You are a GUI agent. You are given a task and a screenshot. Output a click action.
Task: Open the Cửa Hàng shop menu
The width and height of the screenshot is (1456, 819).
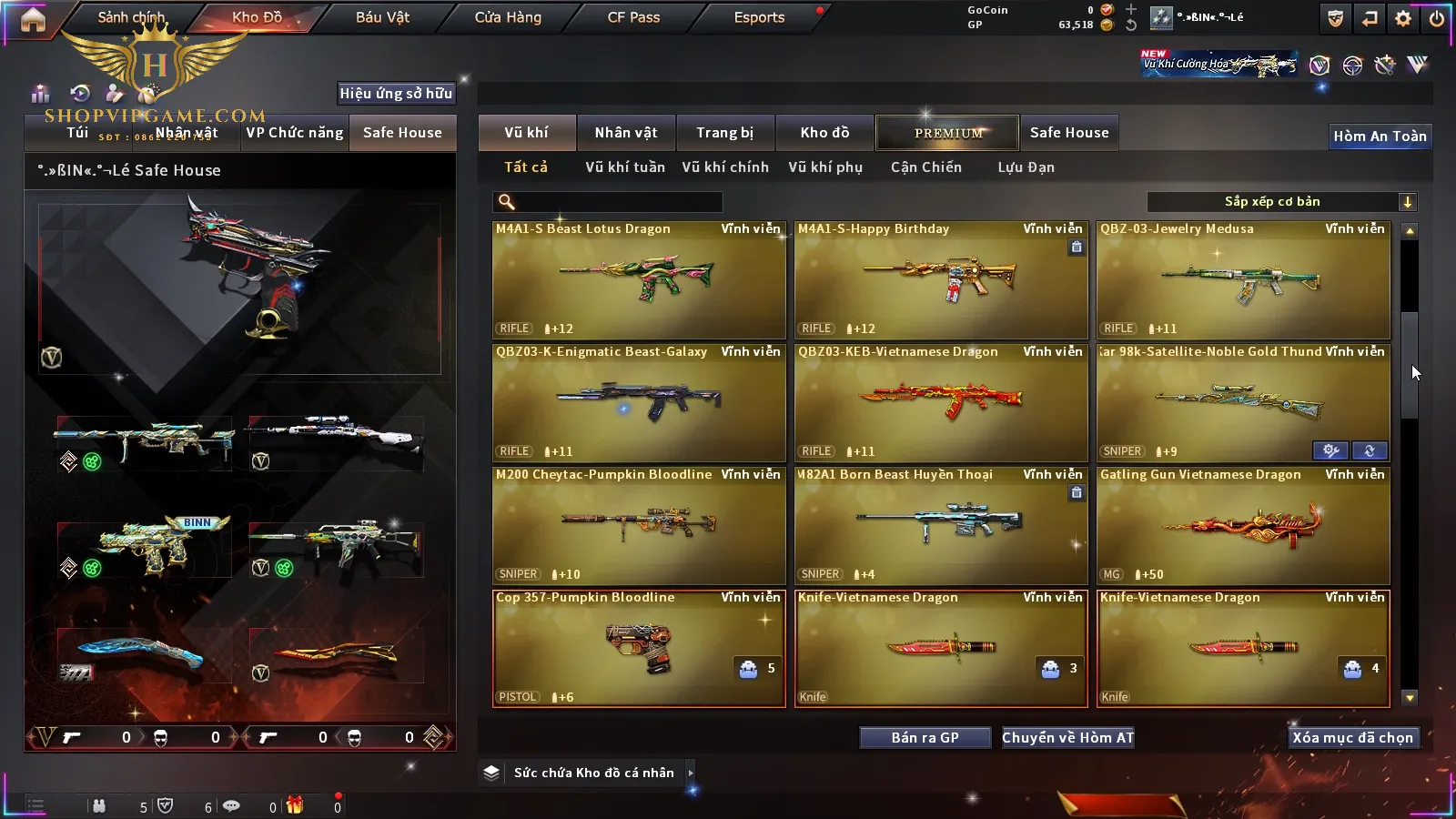(508, 17)
